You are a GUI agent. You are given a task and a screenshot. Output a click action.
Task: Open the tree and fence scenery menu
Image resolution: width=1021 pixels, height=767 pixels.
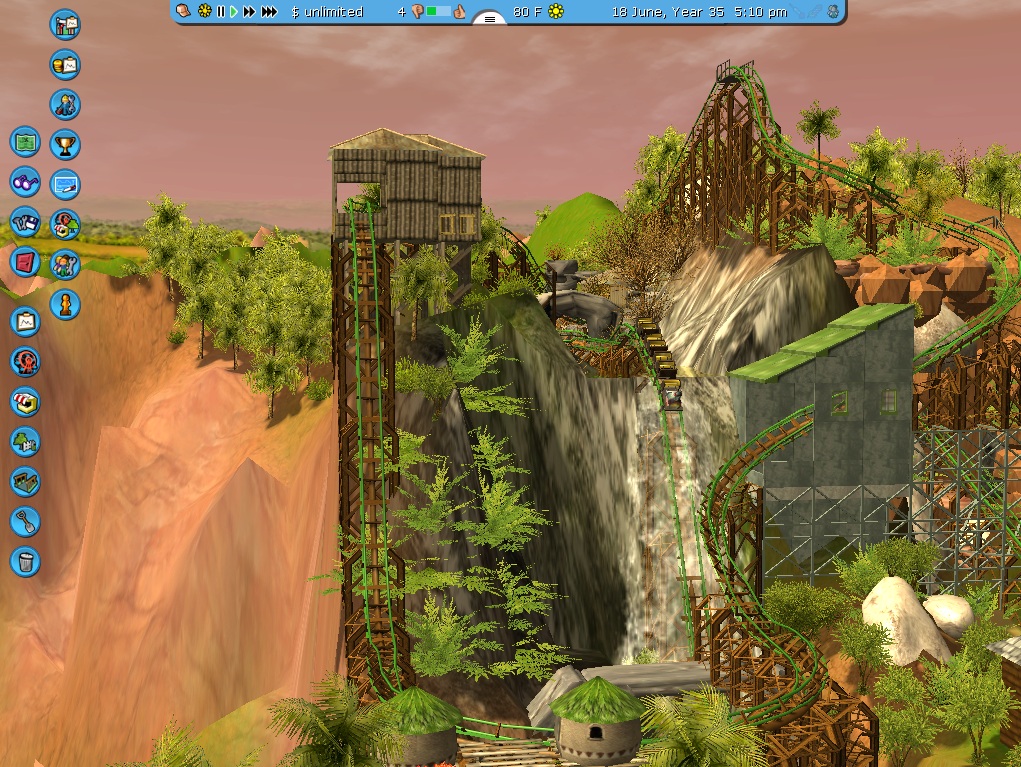25,441
